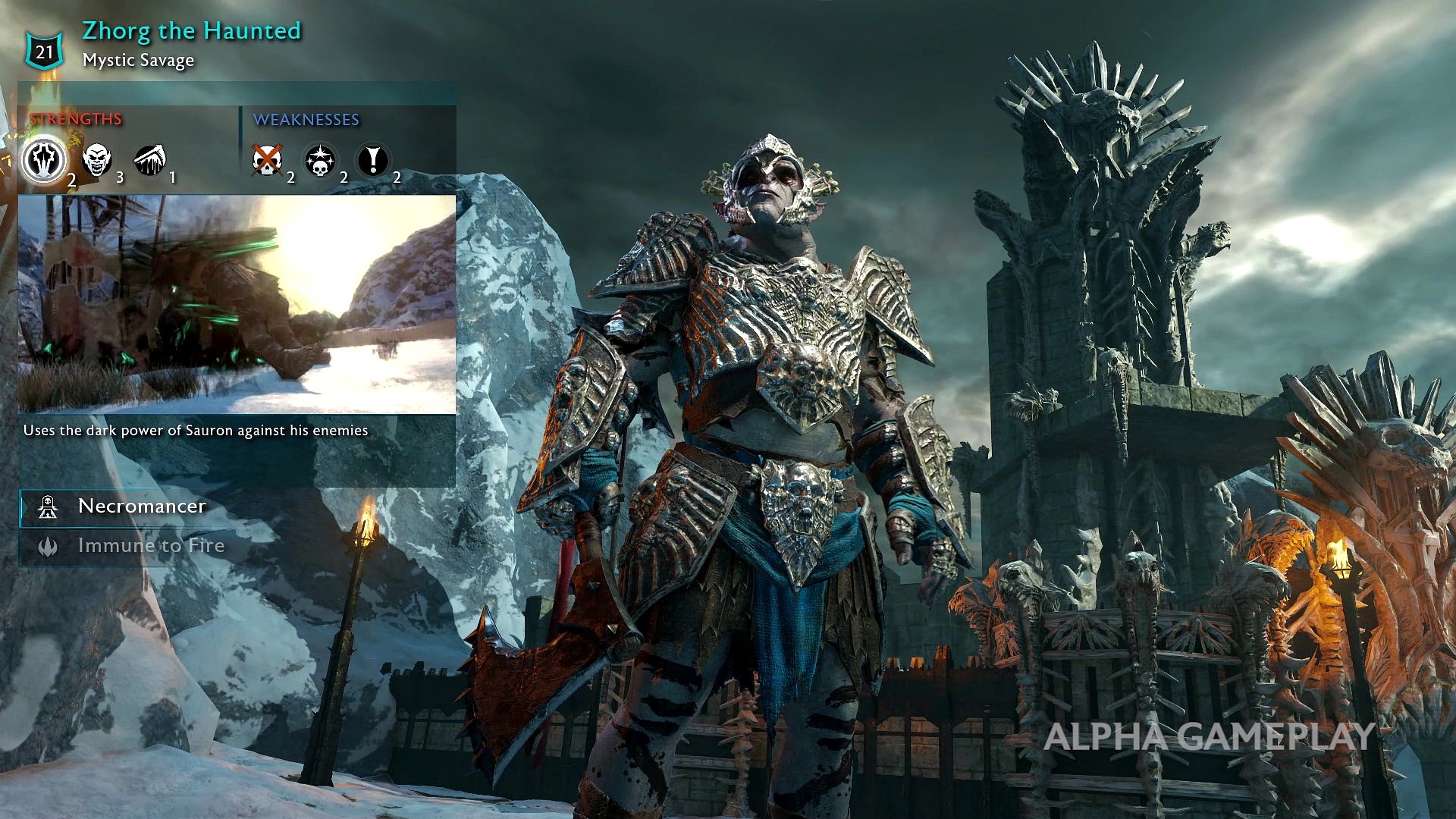Select the snarling orc face strength icon
Screen dimensions: 1456x819
pos(96,160)
